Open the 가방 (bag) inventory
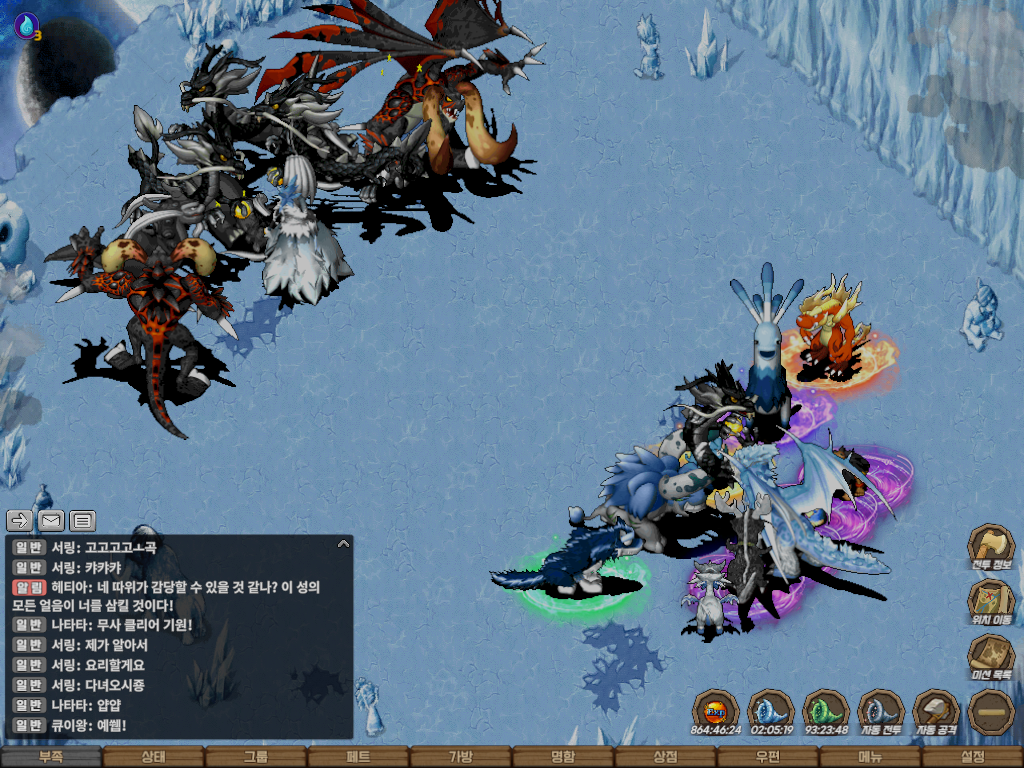 point(460,757)
